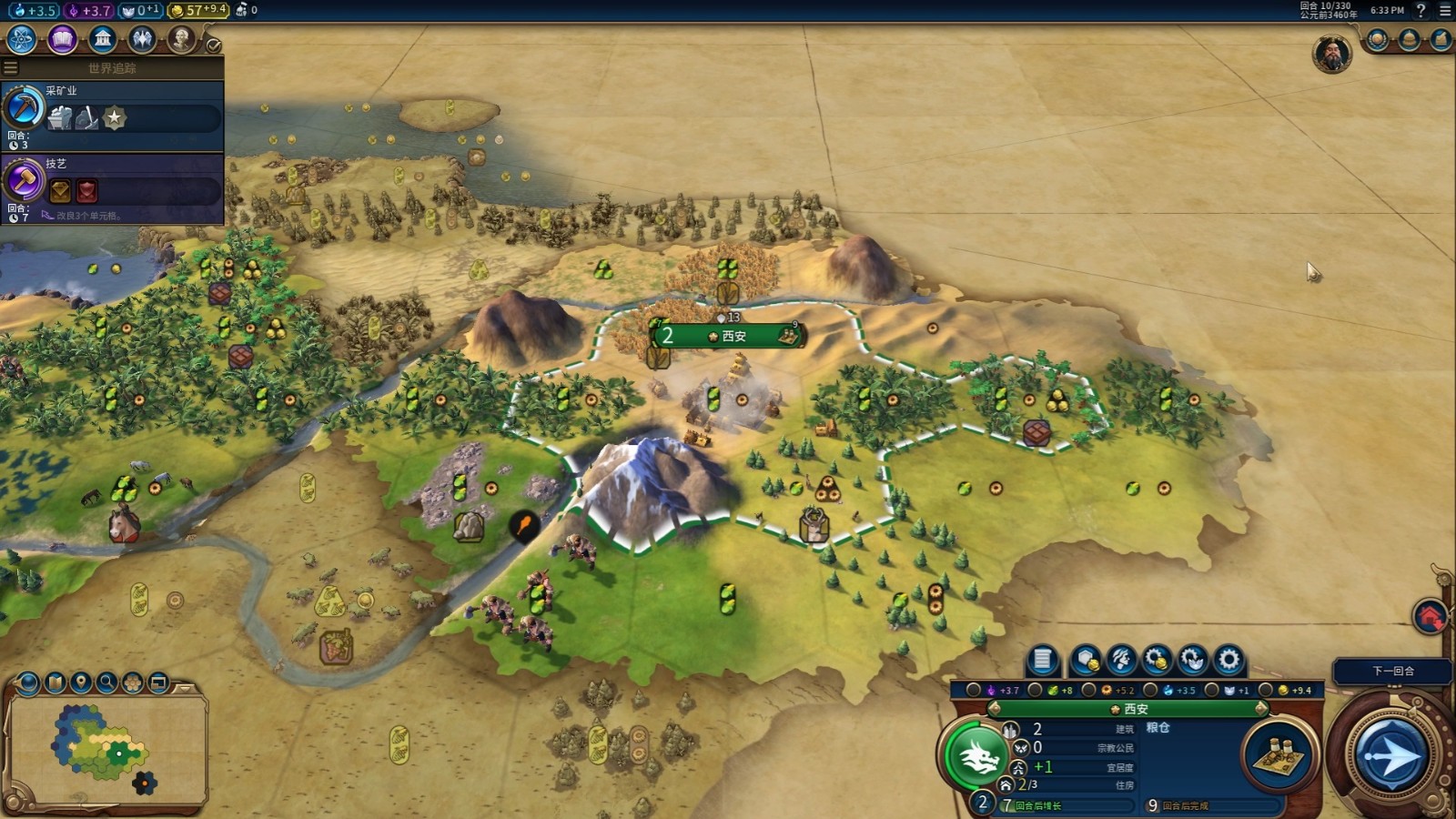Screen dimensions: 1456x819
Task: End the turn with the arrow button
Action: (x=1390, y=755)
